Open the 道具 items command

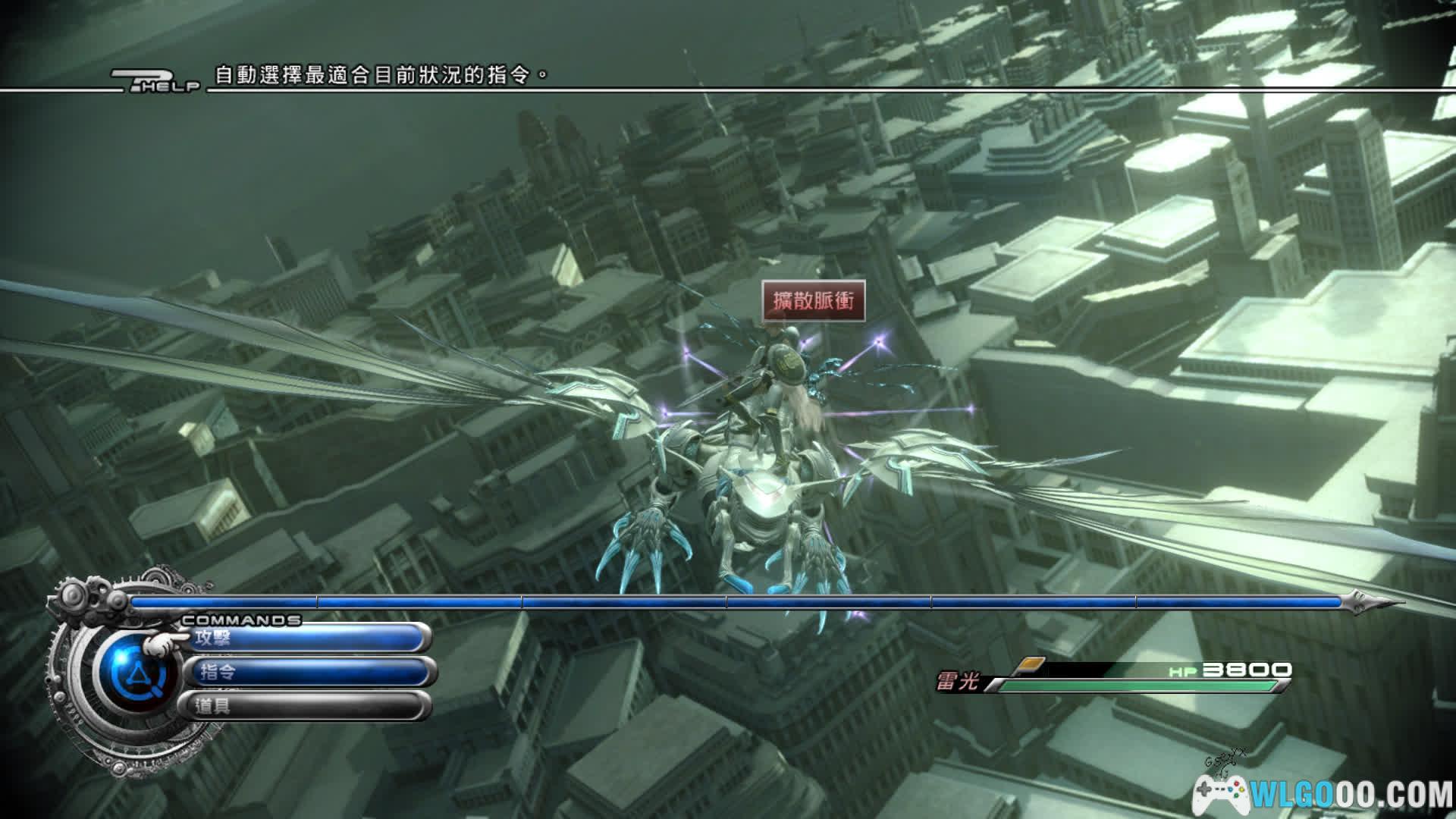(303, 706)
